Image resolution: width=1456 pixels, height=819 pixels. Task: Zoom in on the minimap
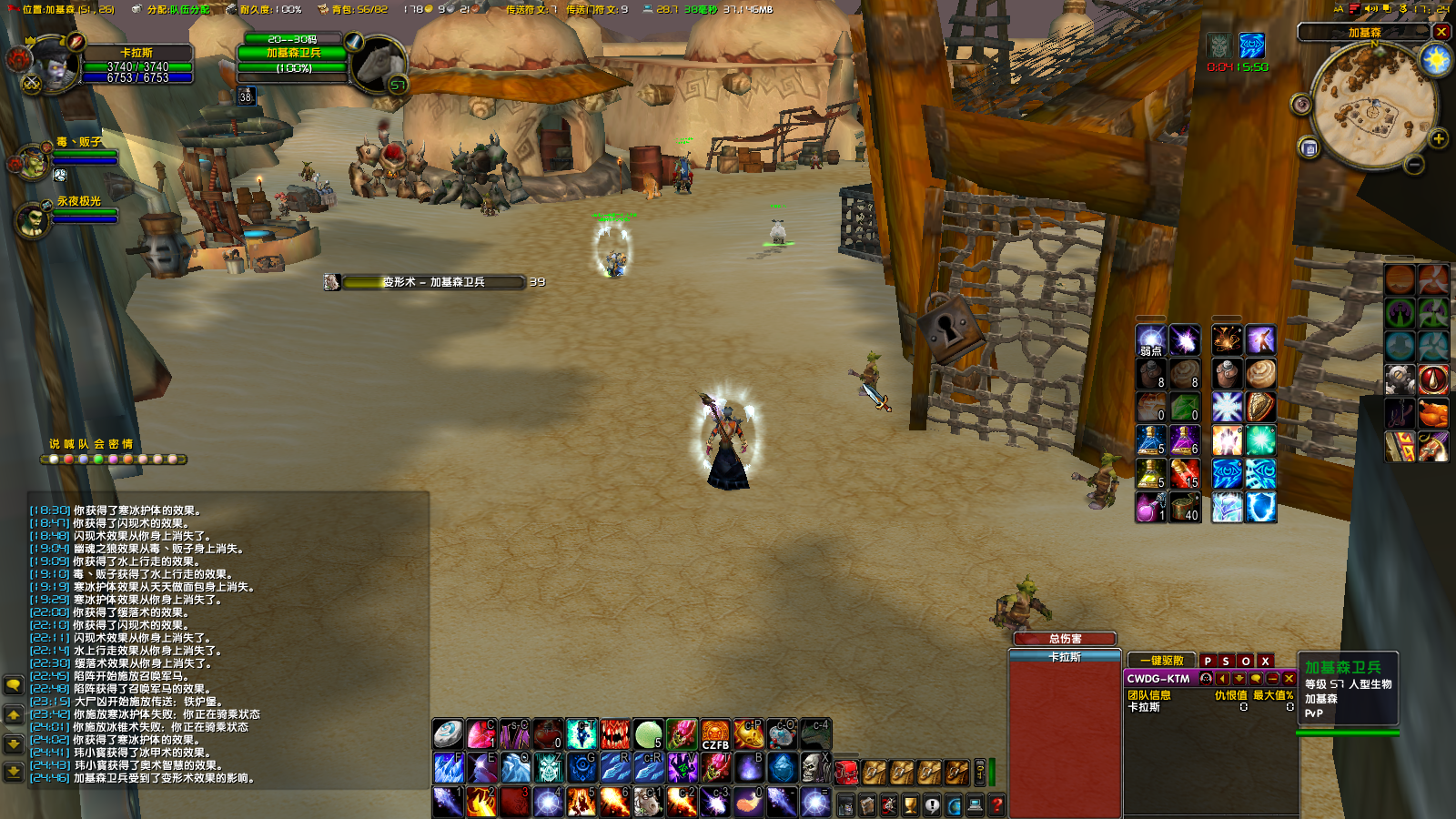coord(1439,139)
